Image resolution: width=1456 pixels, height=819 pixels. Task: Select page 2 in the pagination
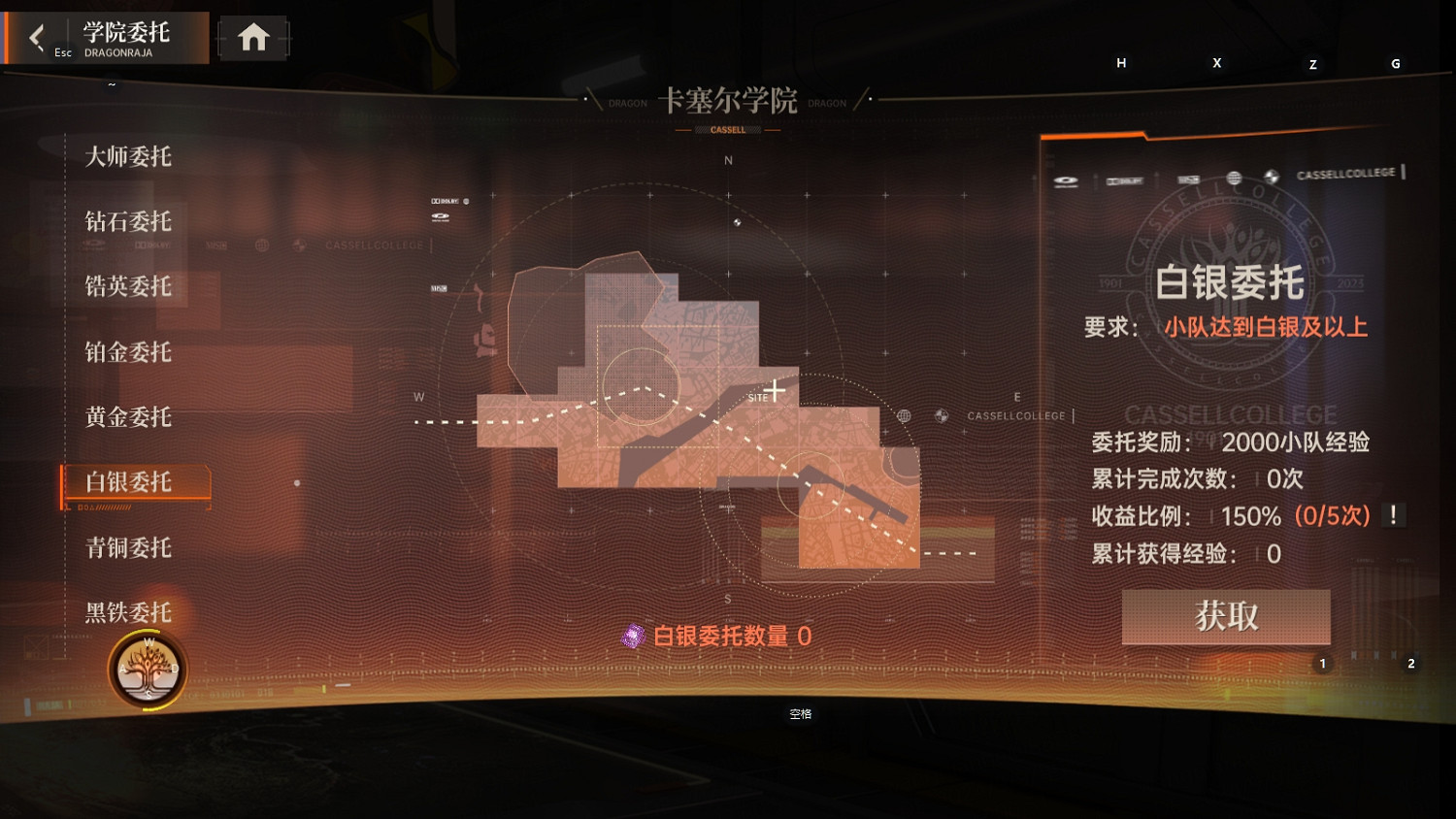point(1410,664)
